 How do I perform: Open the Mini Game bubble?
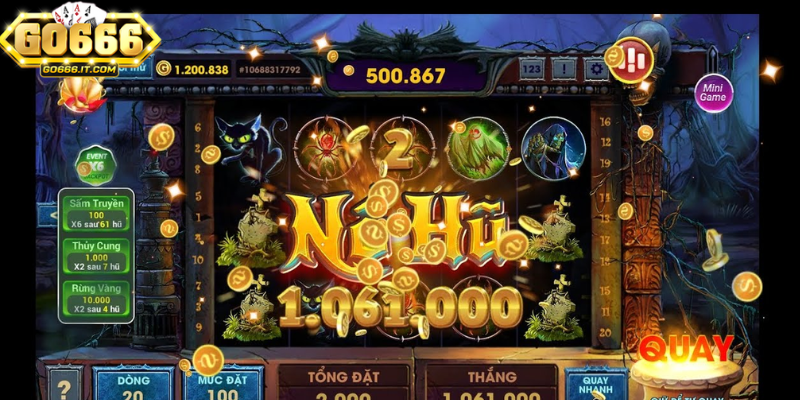click(713, 93)
